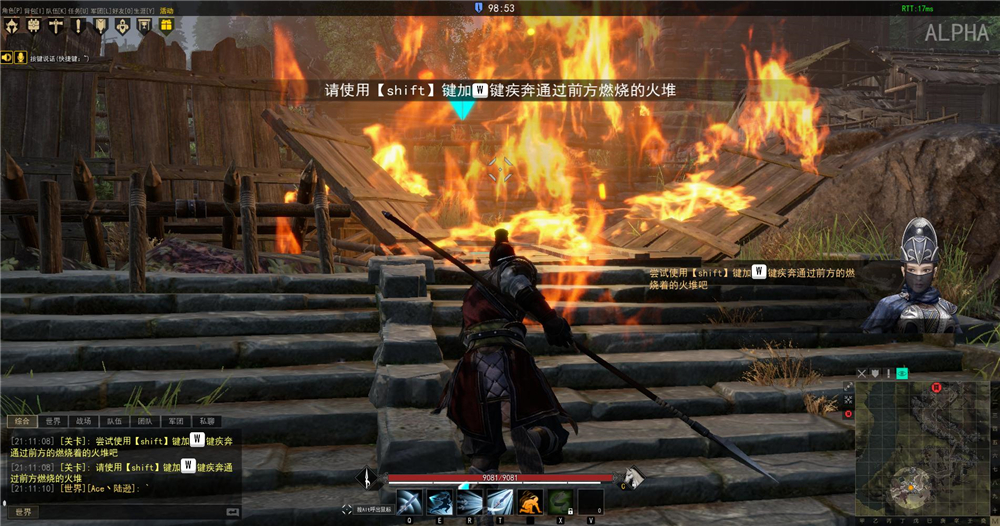
Task: Use the green locked item slot X
Action: pyautogui.click(x=562, y=501)
